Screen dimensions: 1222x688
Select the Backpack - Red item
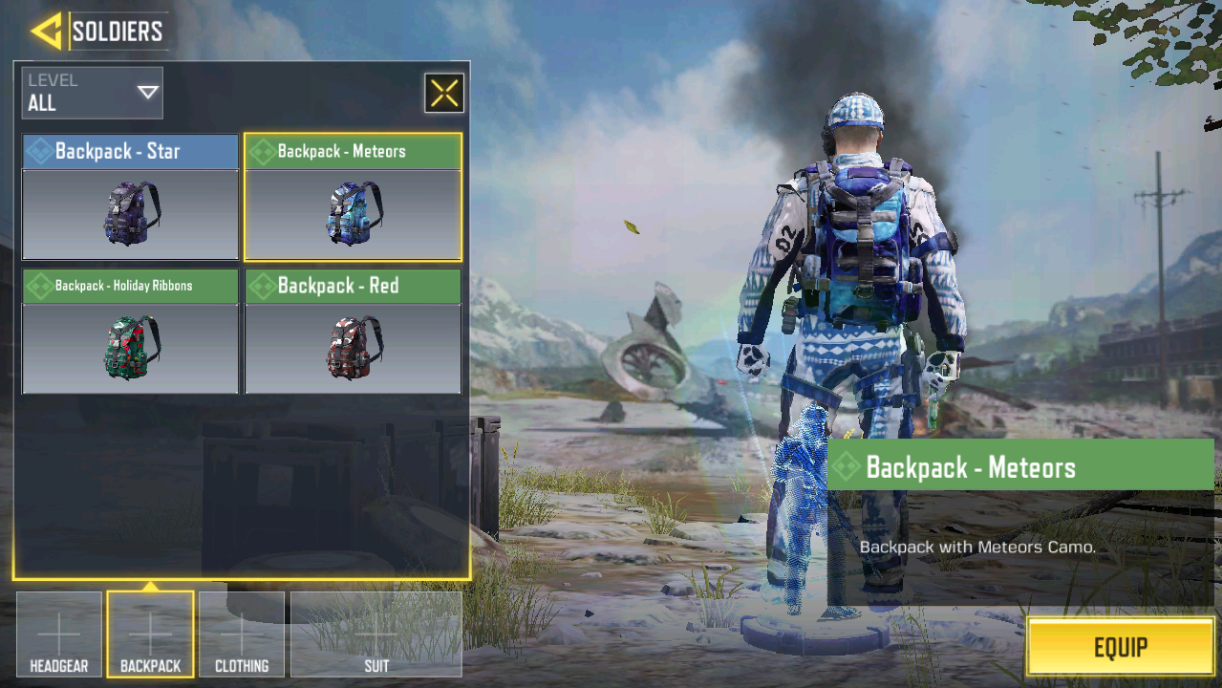(353, 331)
